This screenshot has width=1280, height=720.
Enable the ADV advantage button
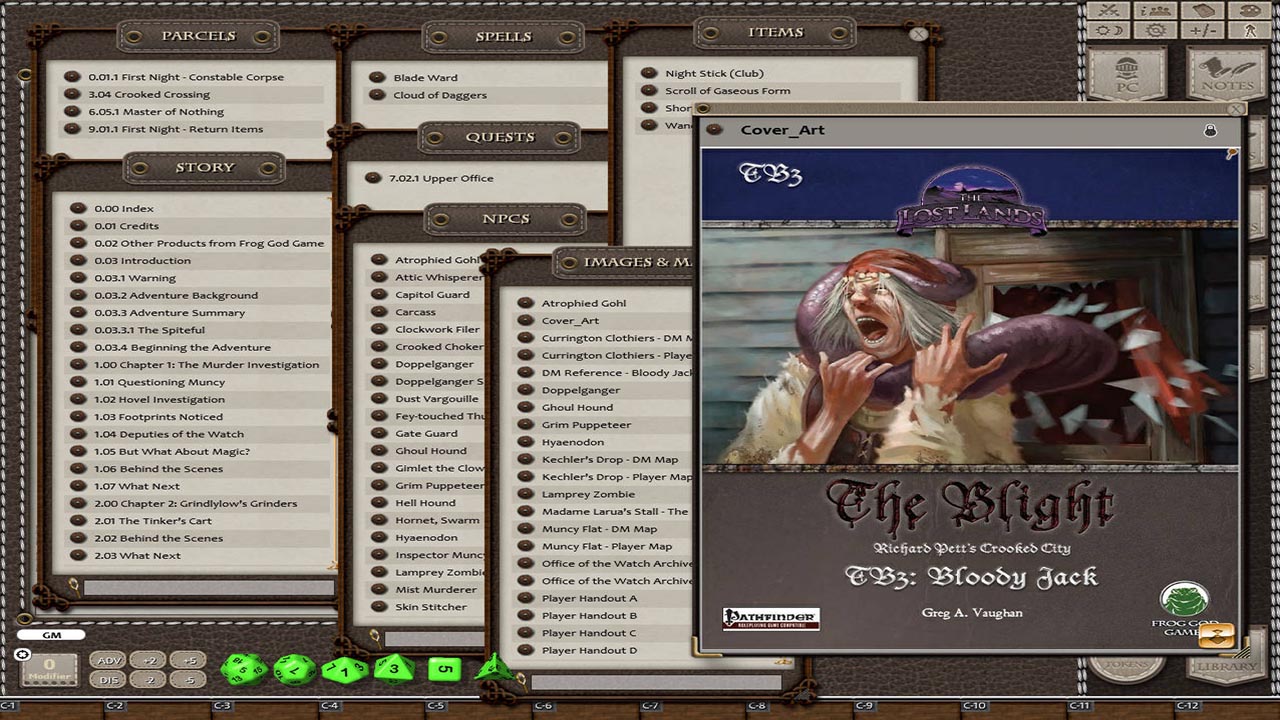click(110, 661)
